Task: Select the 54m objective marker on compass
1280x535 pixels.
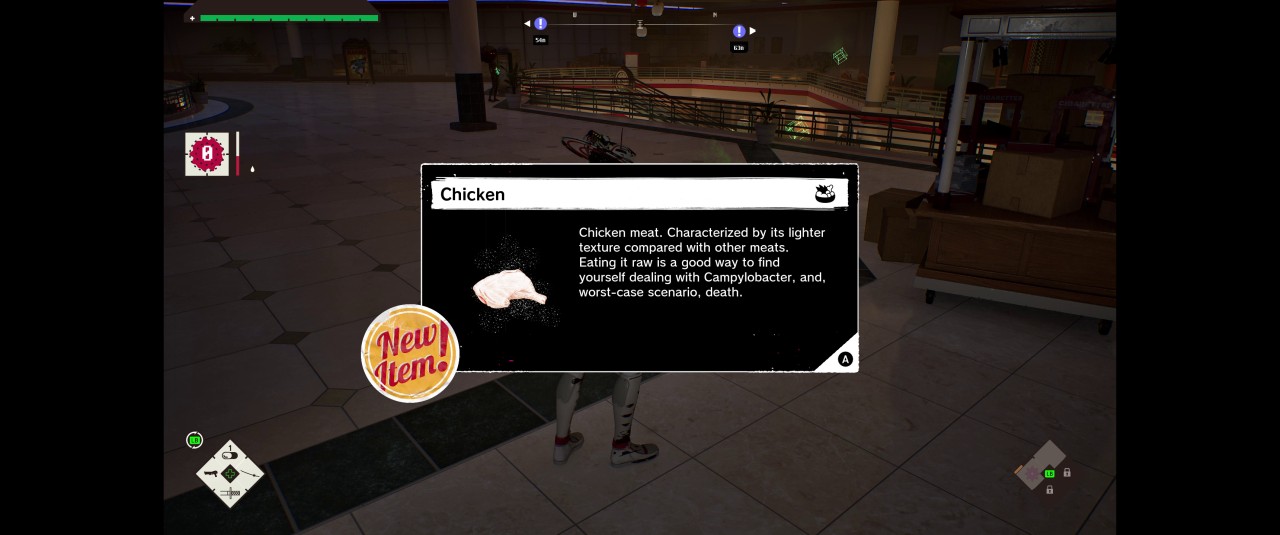Action: tap(540, 24)
